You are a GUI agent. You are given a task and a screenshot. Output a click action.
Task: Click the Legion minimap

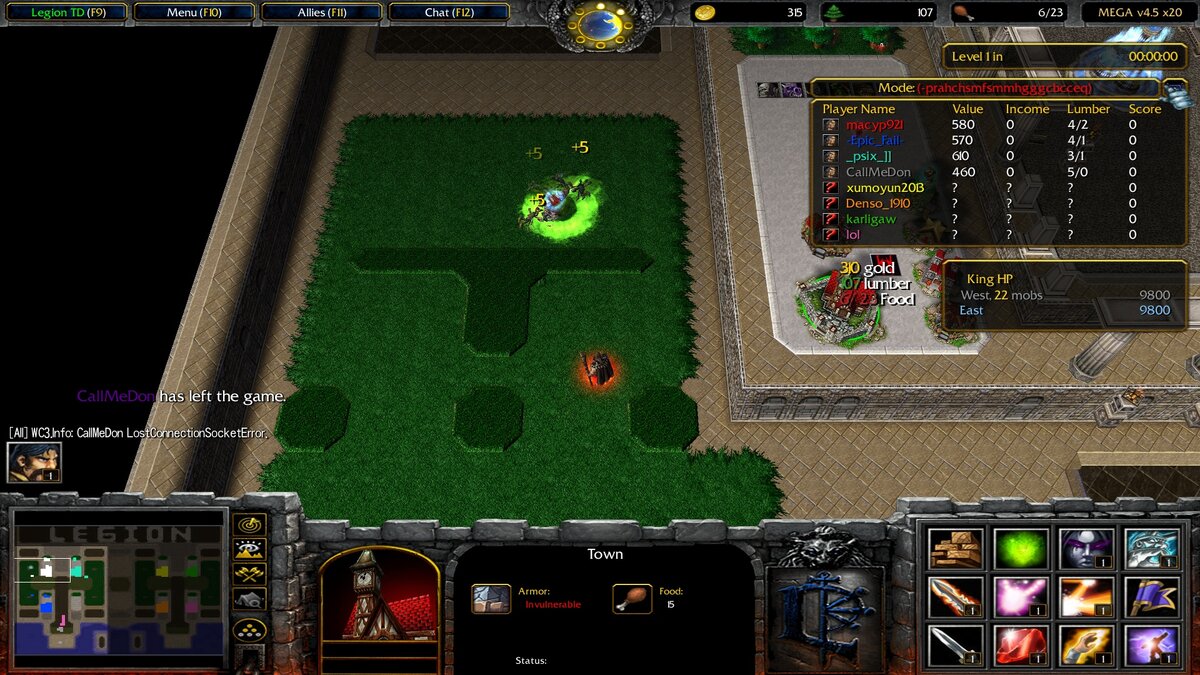[118, 590]
